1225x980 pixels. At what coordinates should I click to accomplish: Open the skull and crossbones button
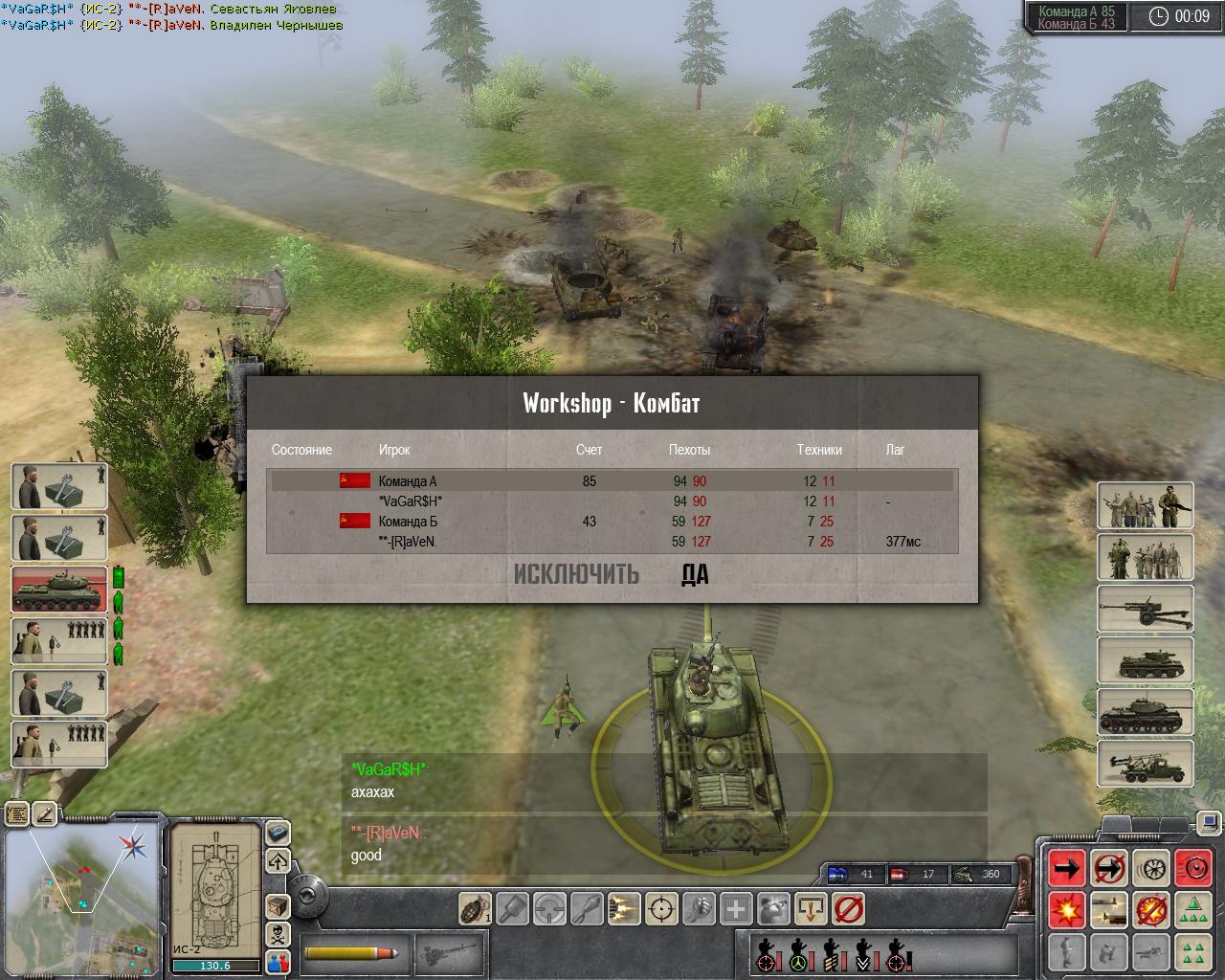pos(278,933)
